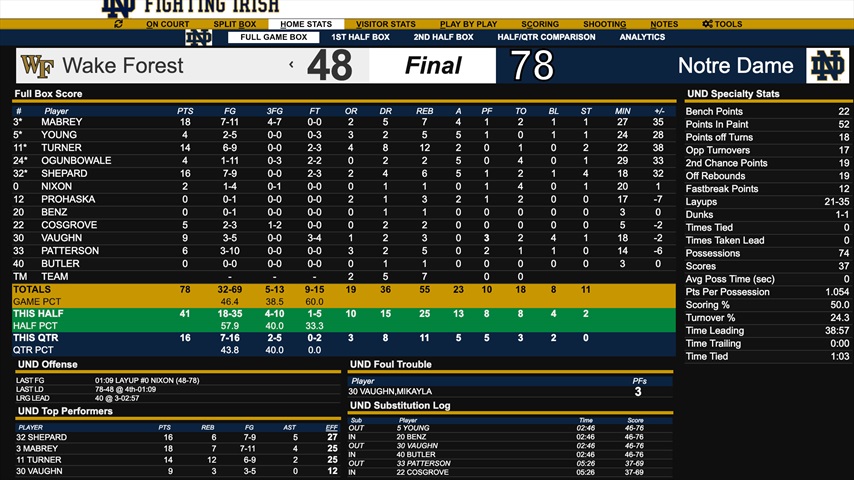Image resolution: width=854 pixels, height=480 pixels.
Task: Show the Visitor Stats tab
Action: (386, 24)
